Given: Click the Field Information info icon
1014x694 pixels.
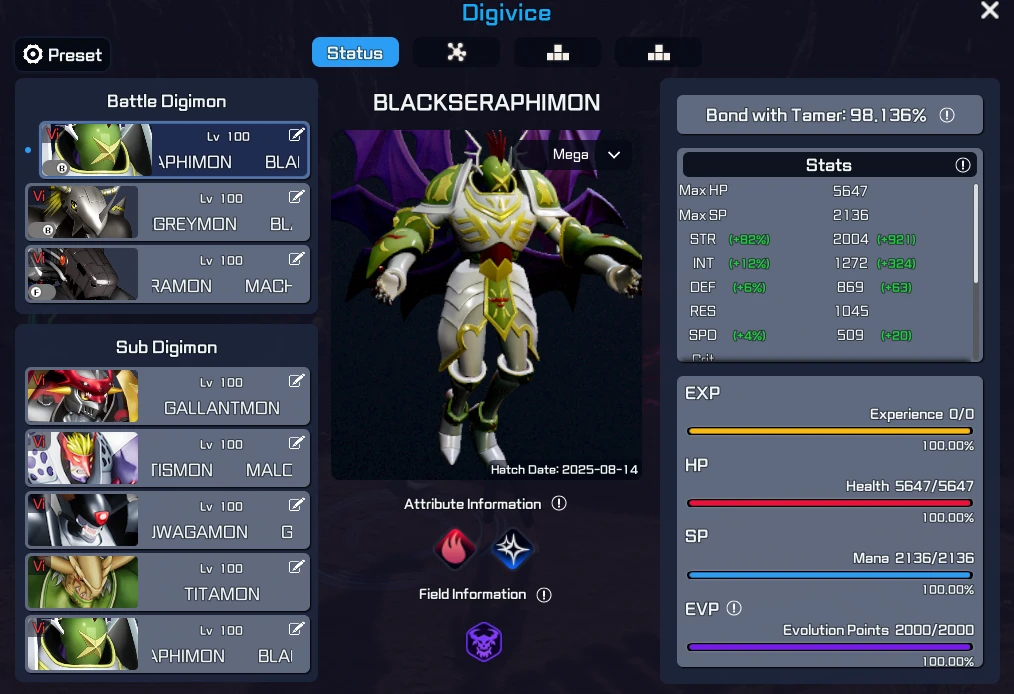Looking at the screenshot, I should click(x=544, y=594).
